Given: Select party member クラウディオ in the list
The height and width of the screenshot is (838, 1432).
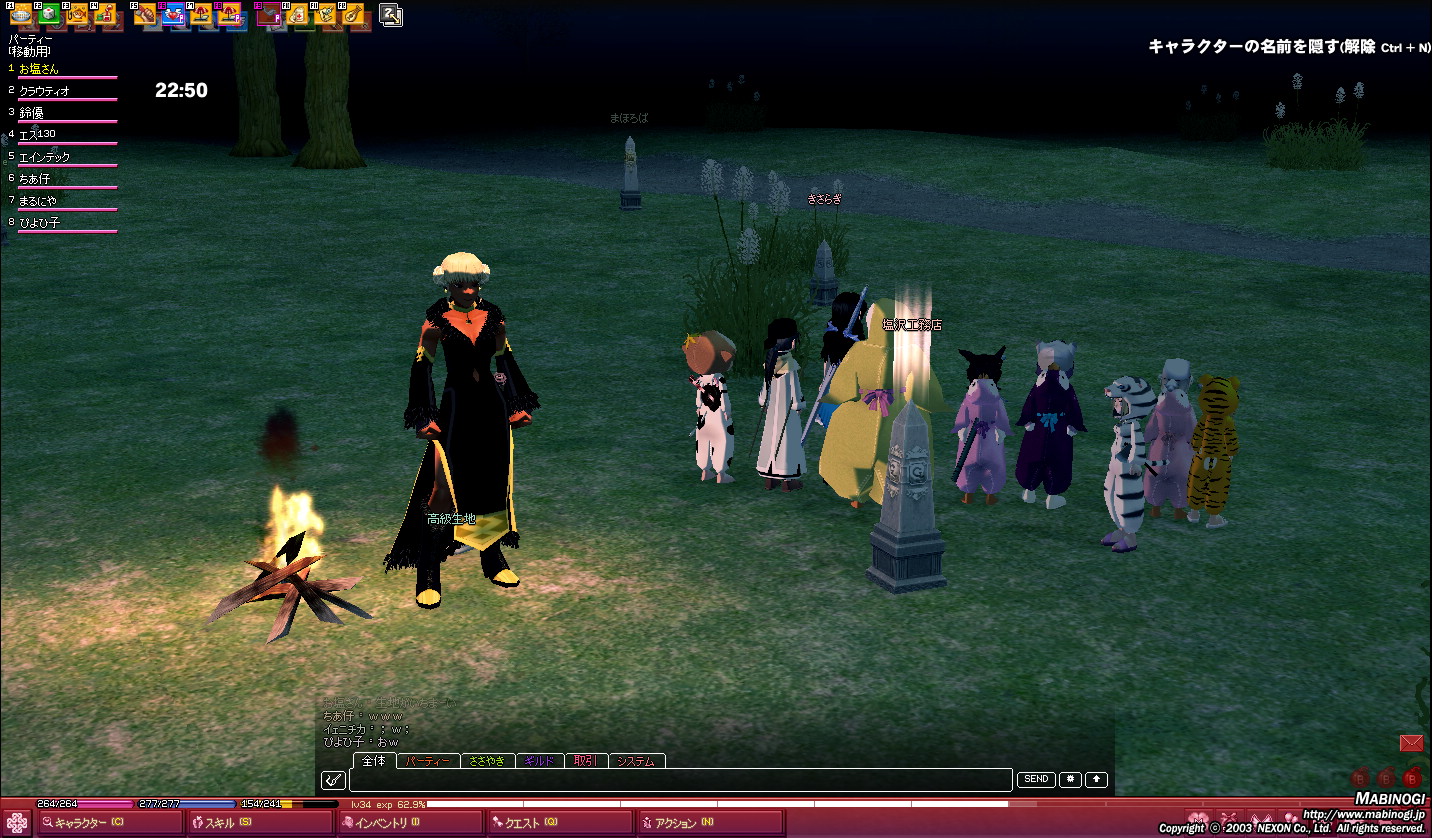Looking at the screenshot, I should (x=44, y=91).
